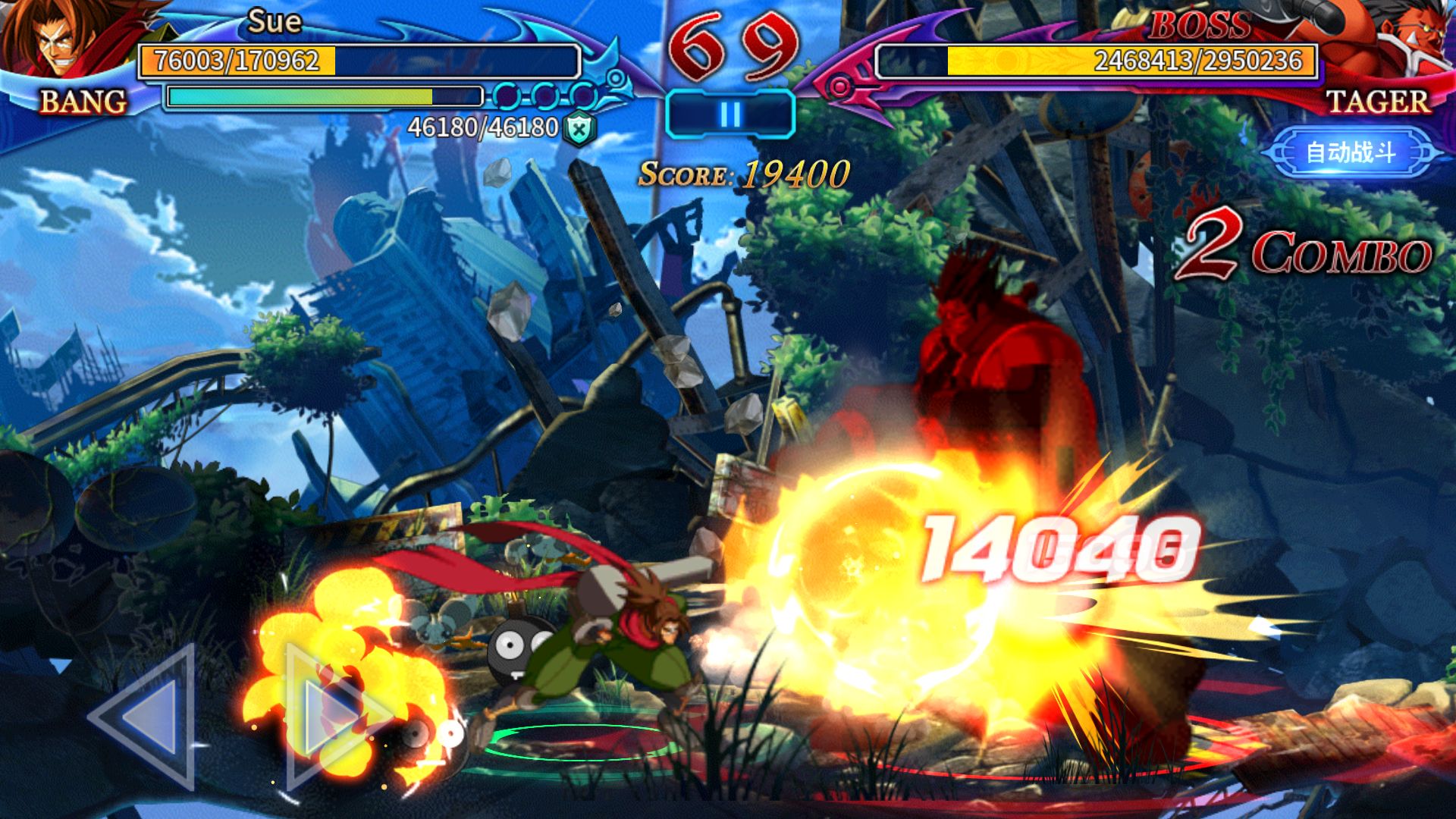1456x819 pixels.
Task: Pause the fight with the pause button
Action: [730, 115]
